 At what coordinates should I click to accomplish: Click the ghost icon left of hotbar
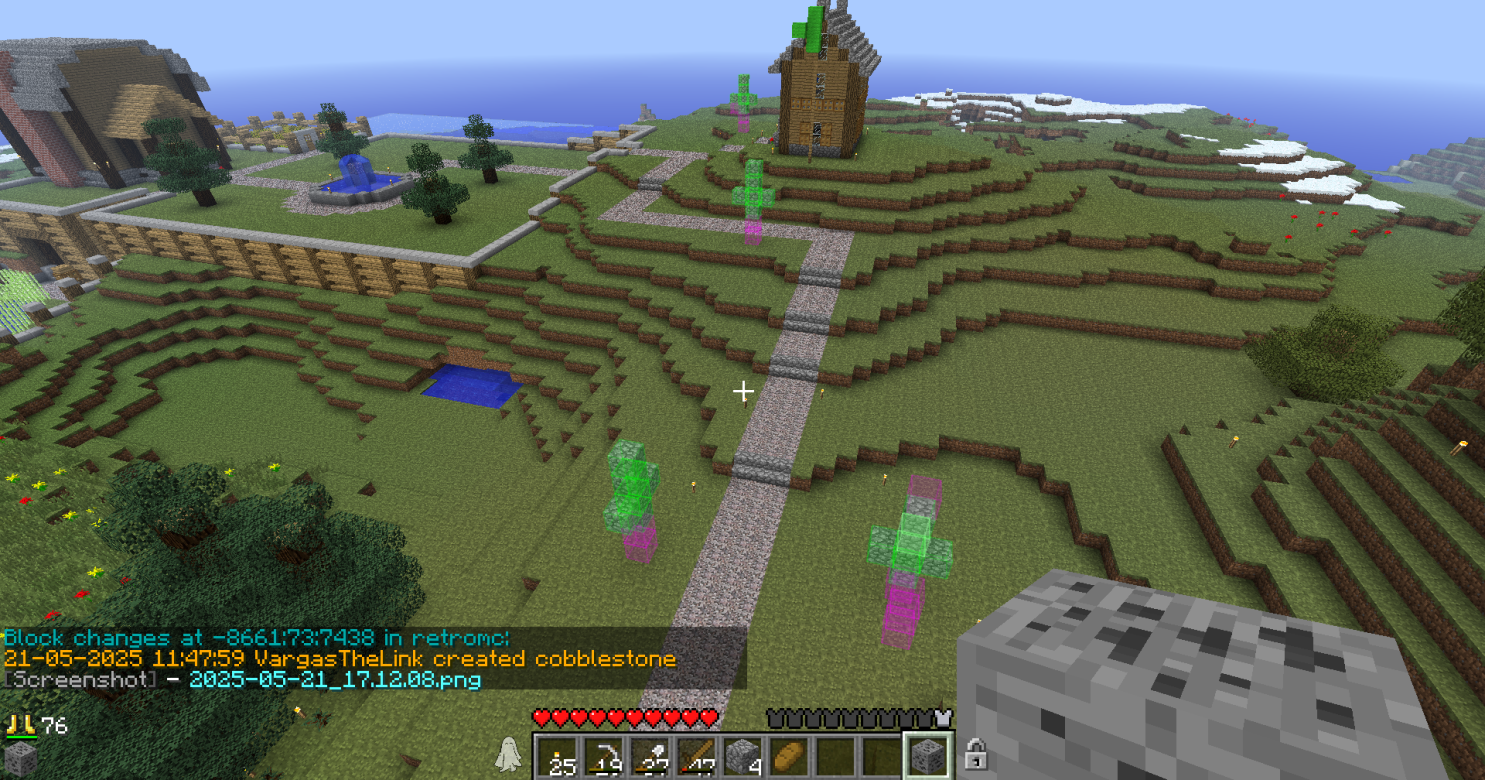click(x=509, y=755)
